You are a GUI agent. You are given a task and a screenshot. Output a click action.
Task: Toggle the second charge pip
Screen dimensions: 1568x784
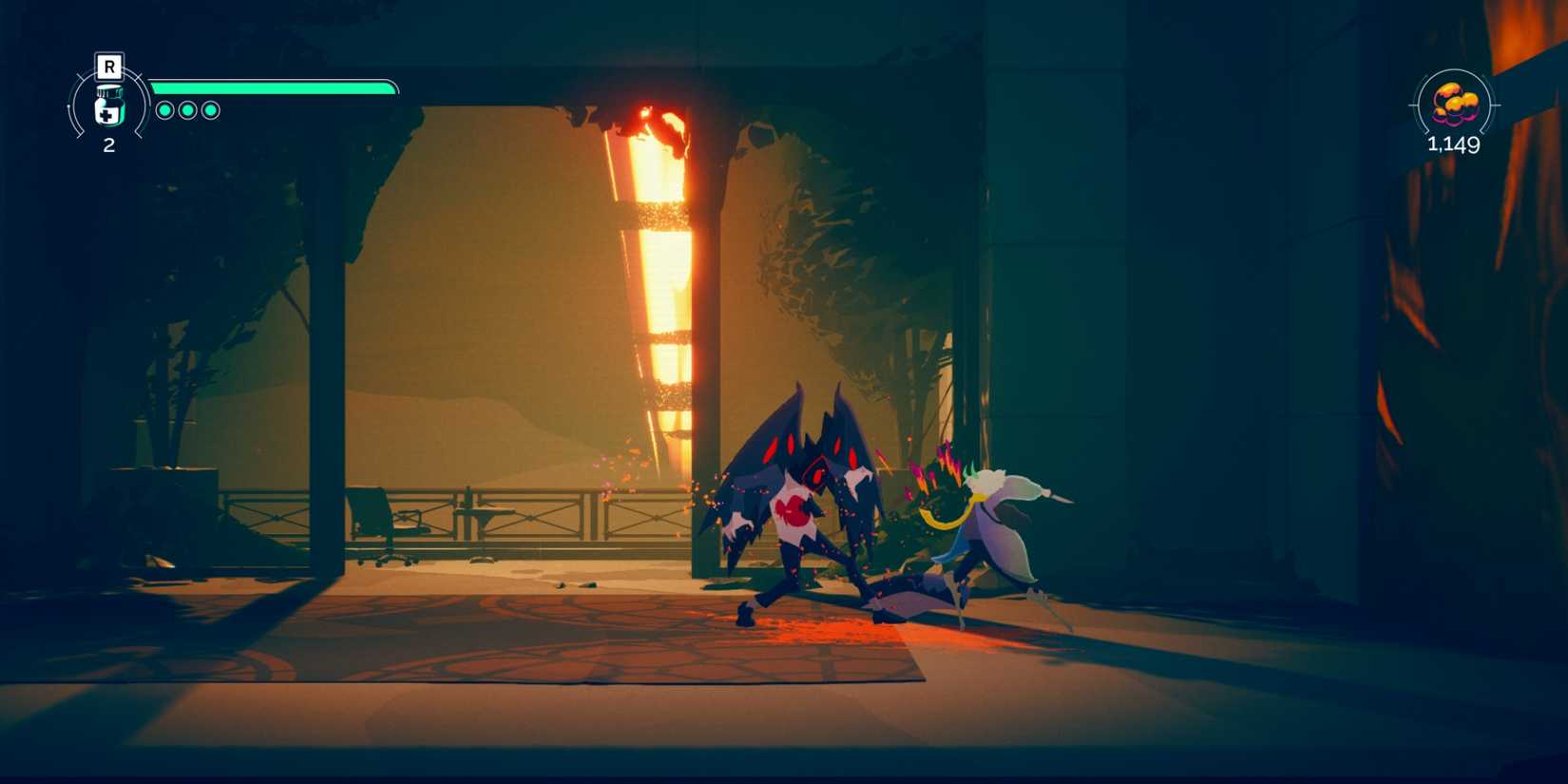188,108
